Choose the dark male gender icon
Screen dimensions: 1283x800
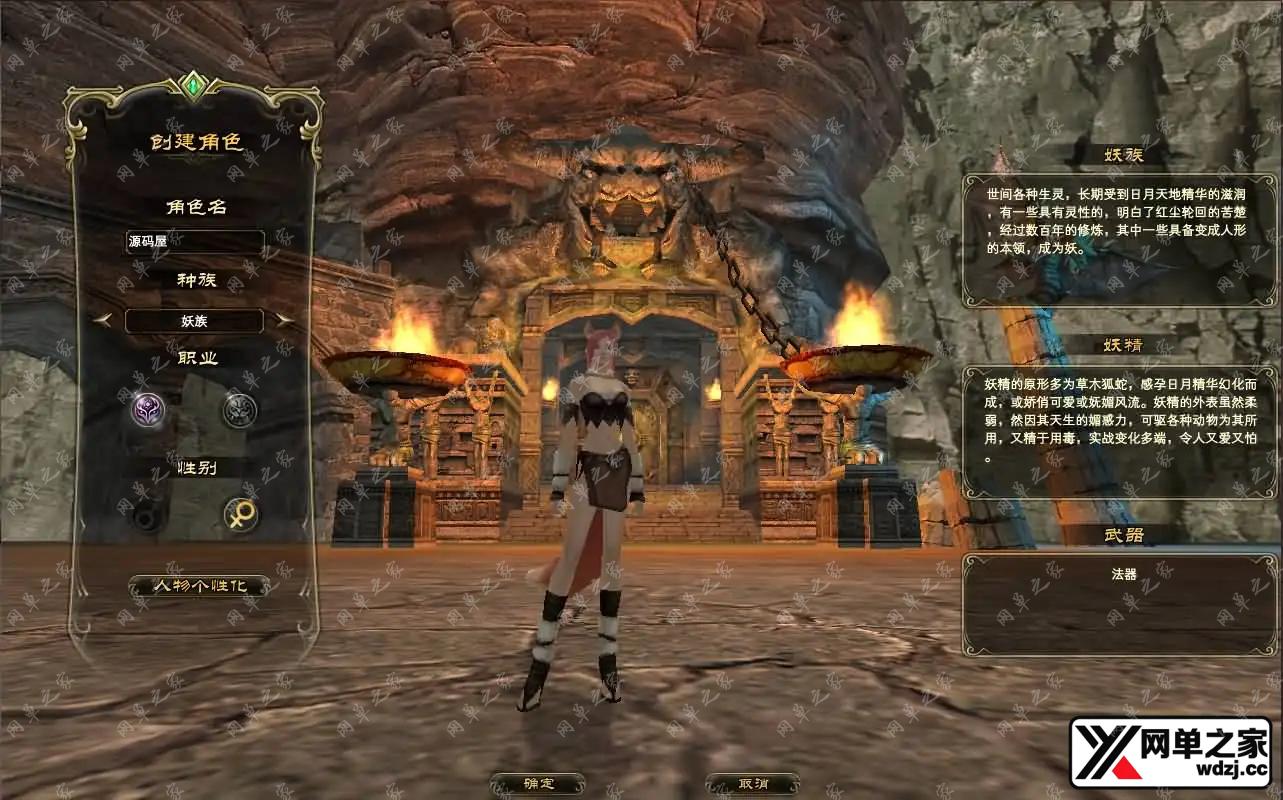point(148,516)
